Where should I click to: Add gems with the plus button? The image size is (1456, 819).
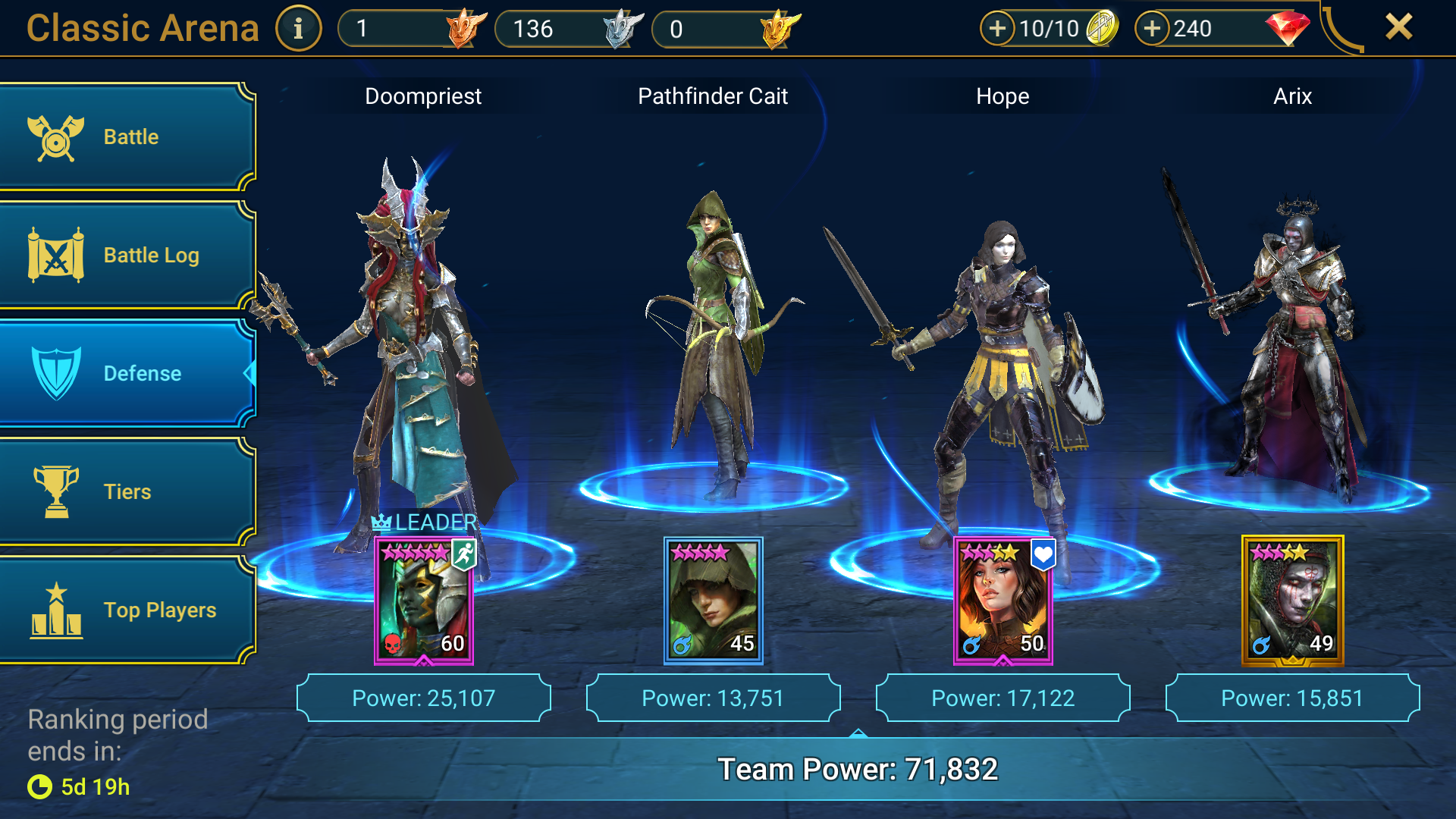coord(1152,29)
